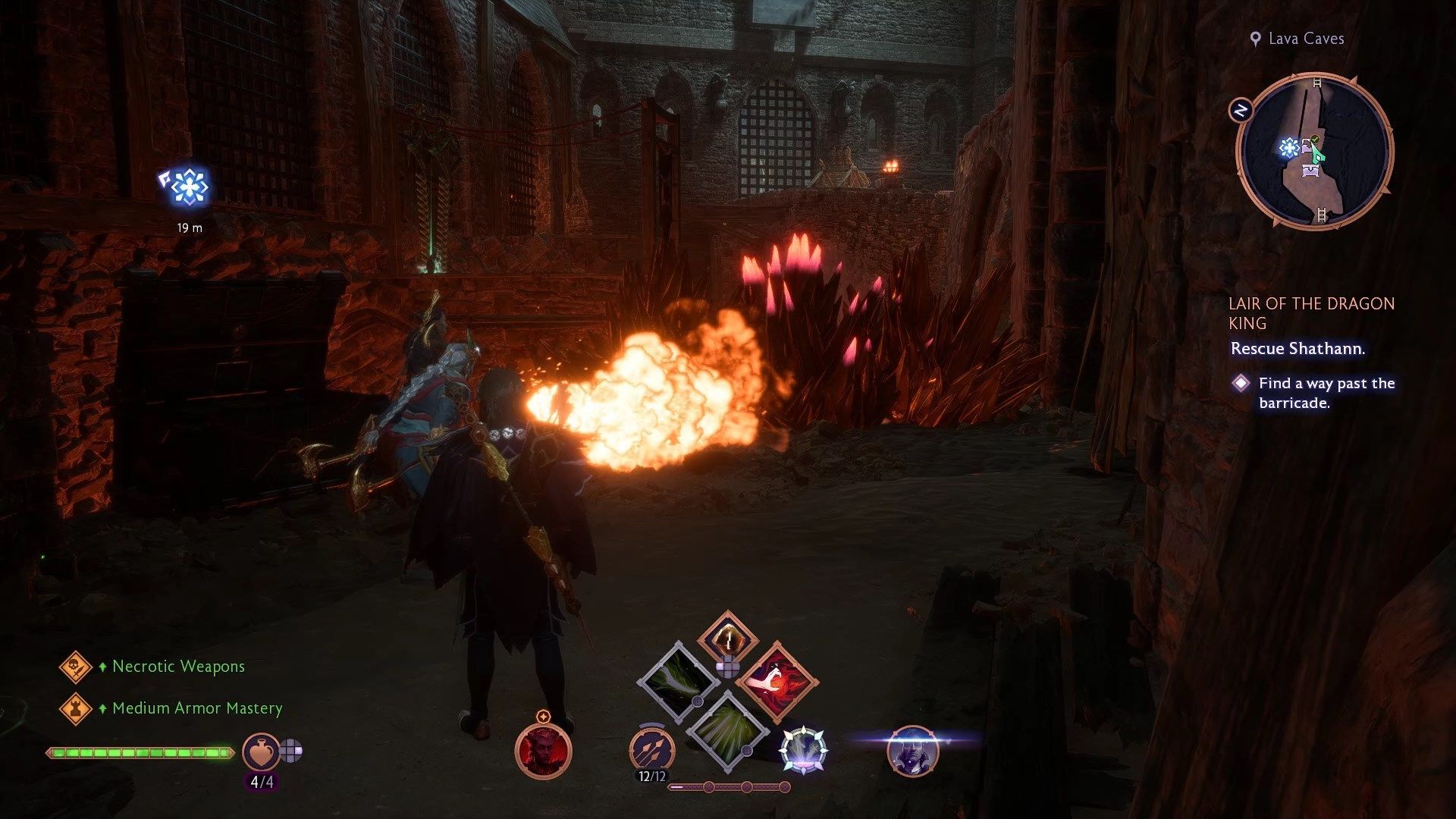Click the healing potion jar icon

pyautogui.click(x=260, y=752)
